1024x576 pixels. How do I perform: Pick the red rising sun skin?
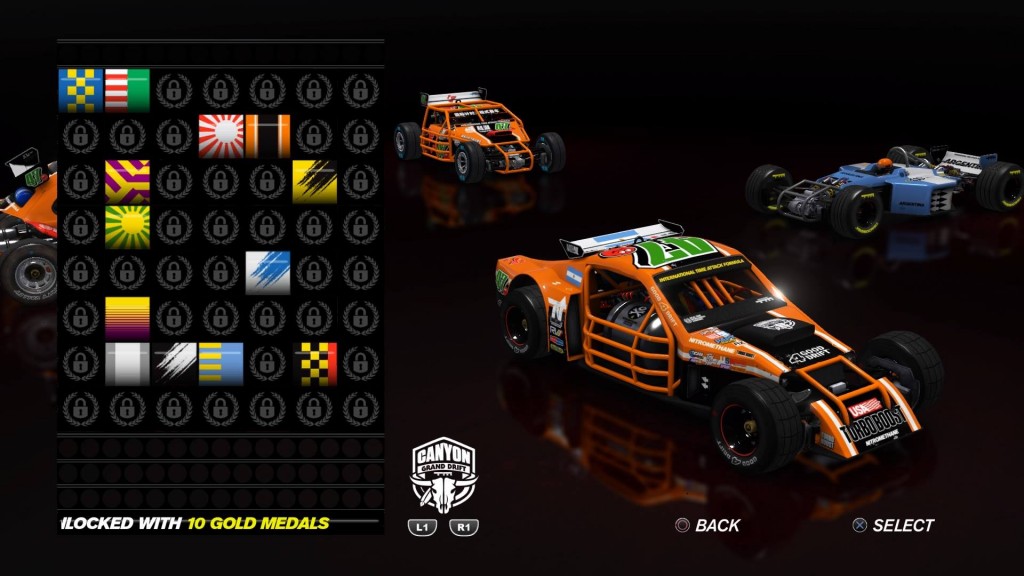coord(221,136)
